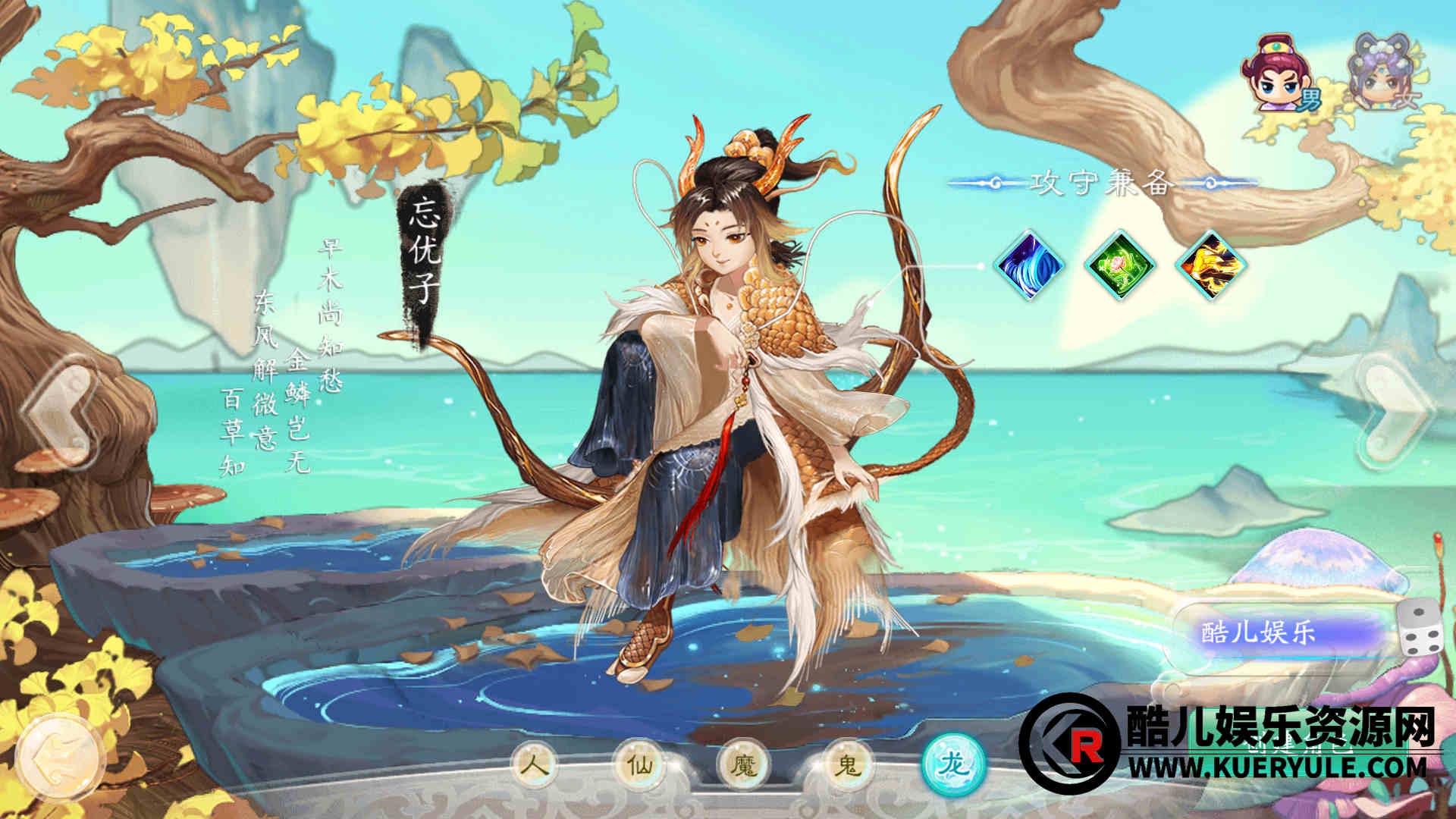View the golden flame skill icon
This screenshot has height=819, width=1456.
[x=1210, y=265]
